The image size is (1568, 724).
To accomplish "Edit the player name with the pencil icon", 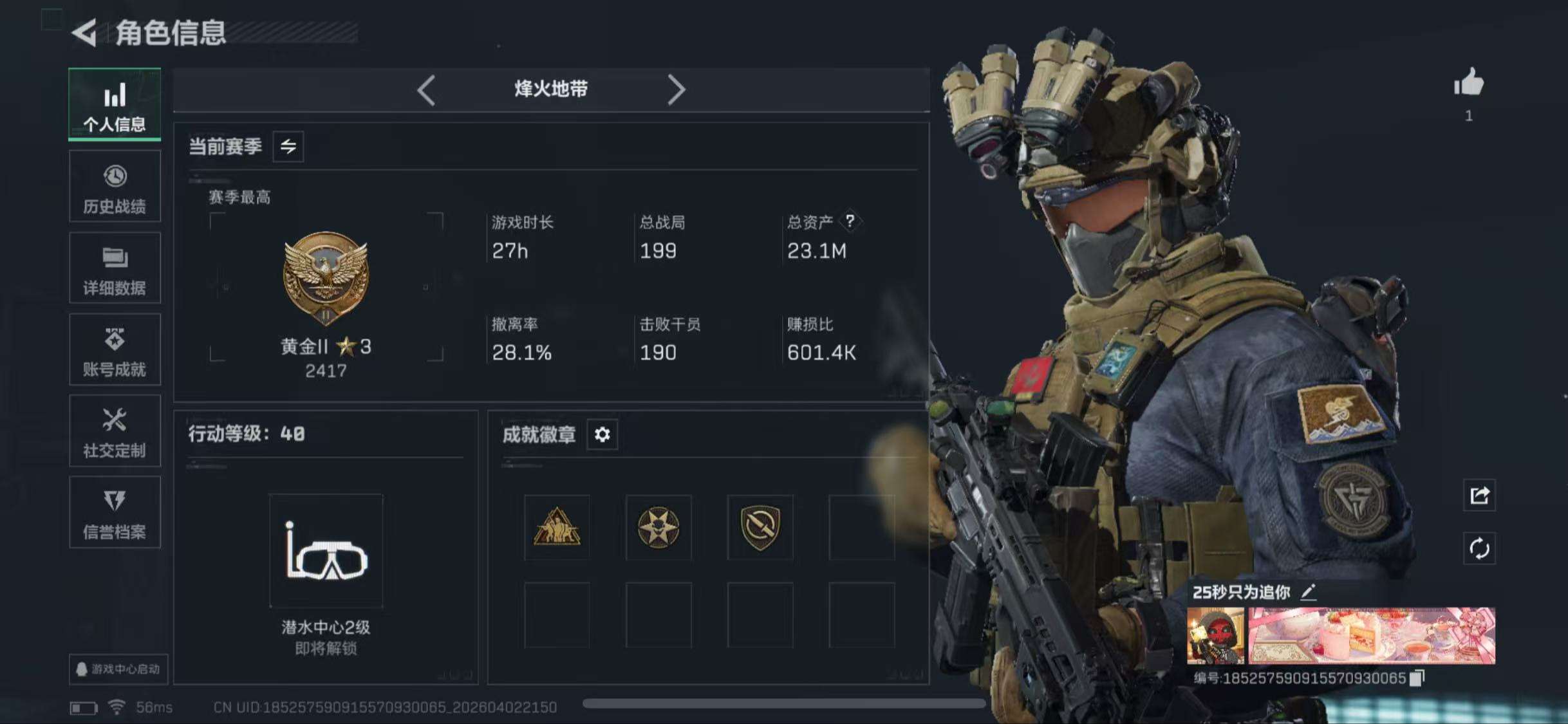I will (1308, 592).
